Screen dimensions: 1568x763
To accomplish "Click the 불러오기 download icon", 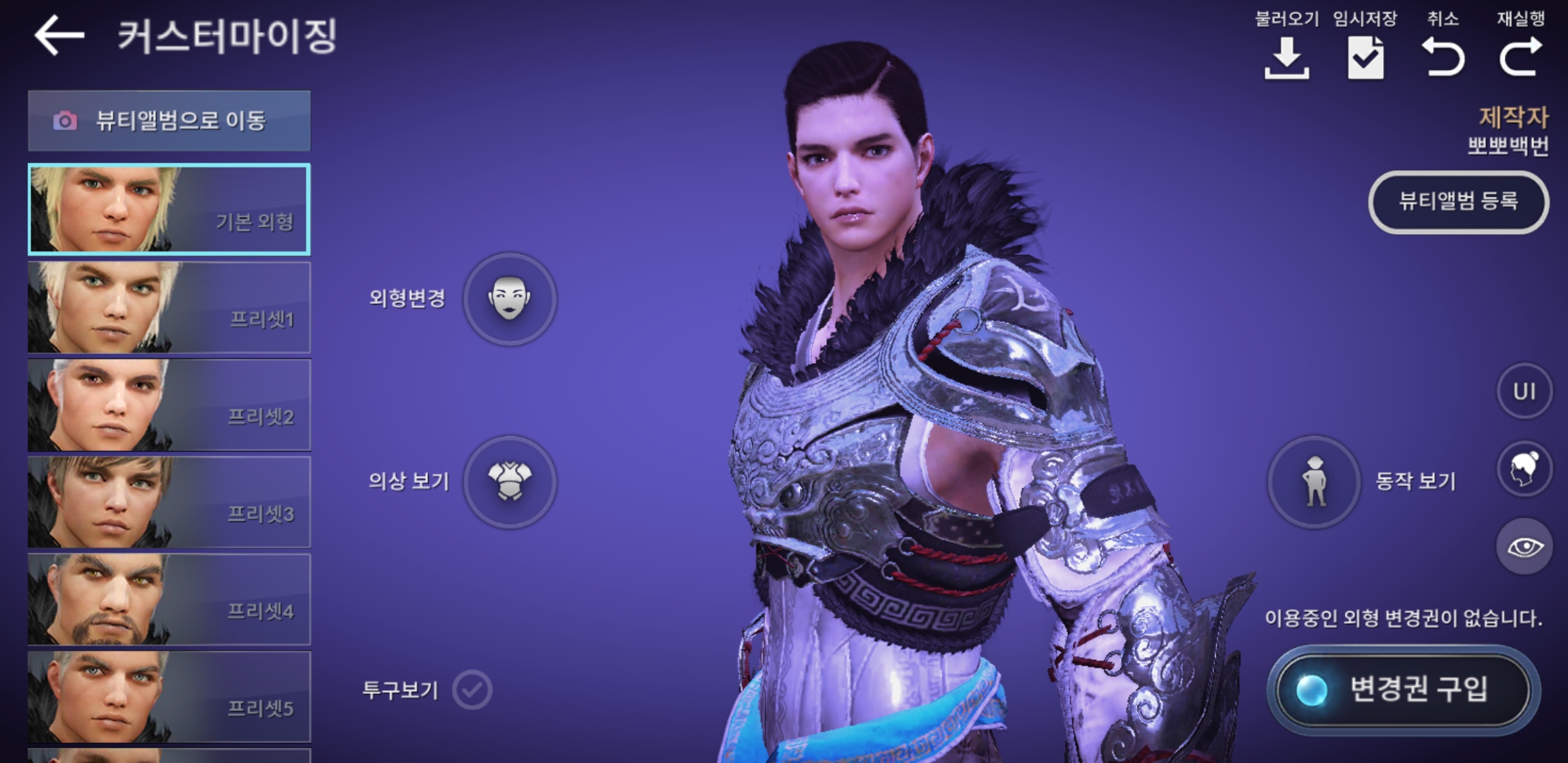I will tap(1286, 58).
